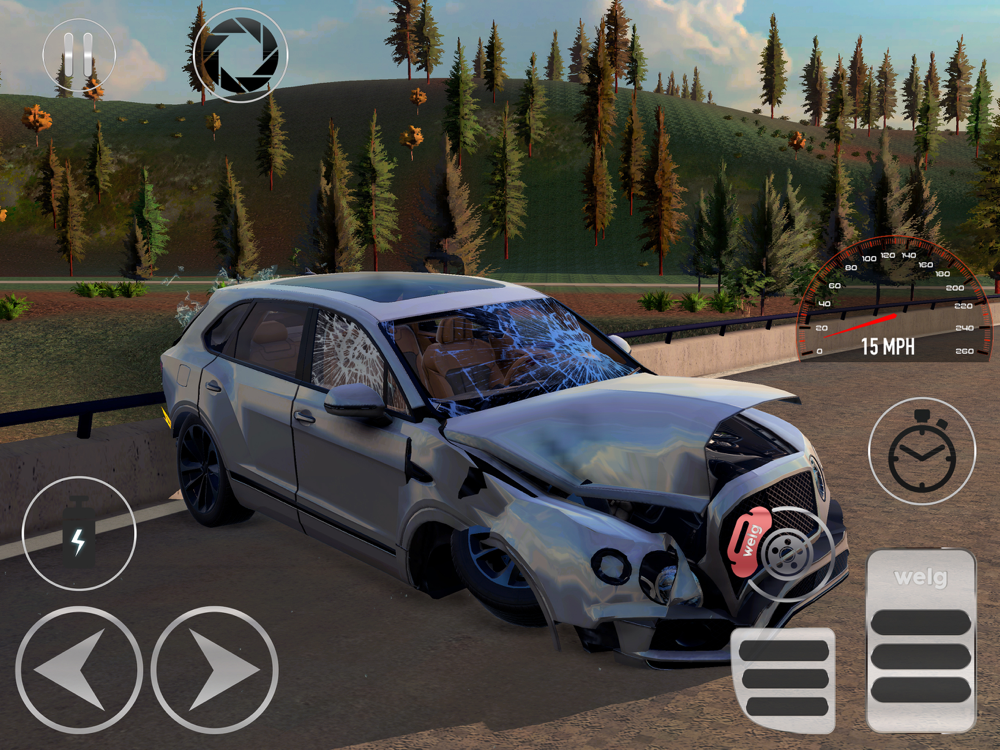This screenshot has width=1000, height=750.
Task: Switch camera view using the shutter icon
Action: click(240, 55)
